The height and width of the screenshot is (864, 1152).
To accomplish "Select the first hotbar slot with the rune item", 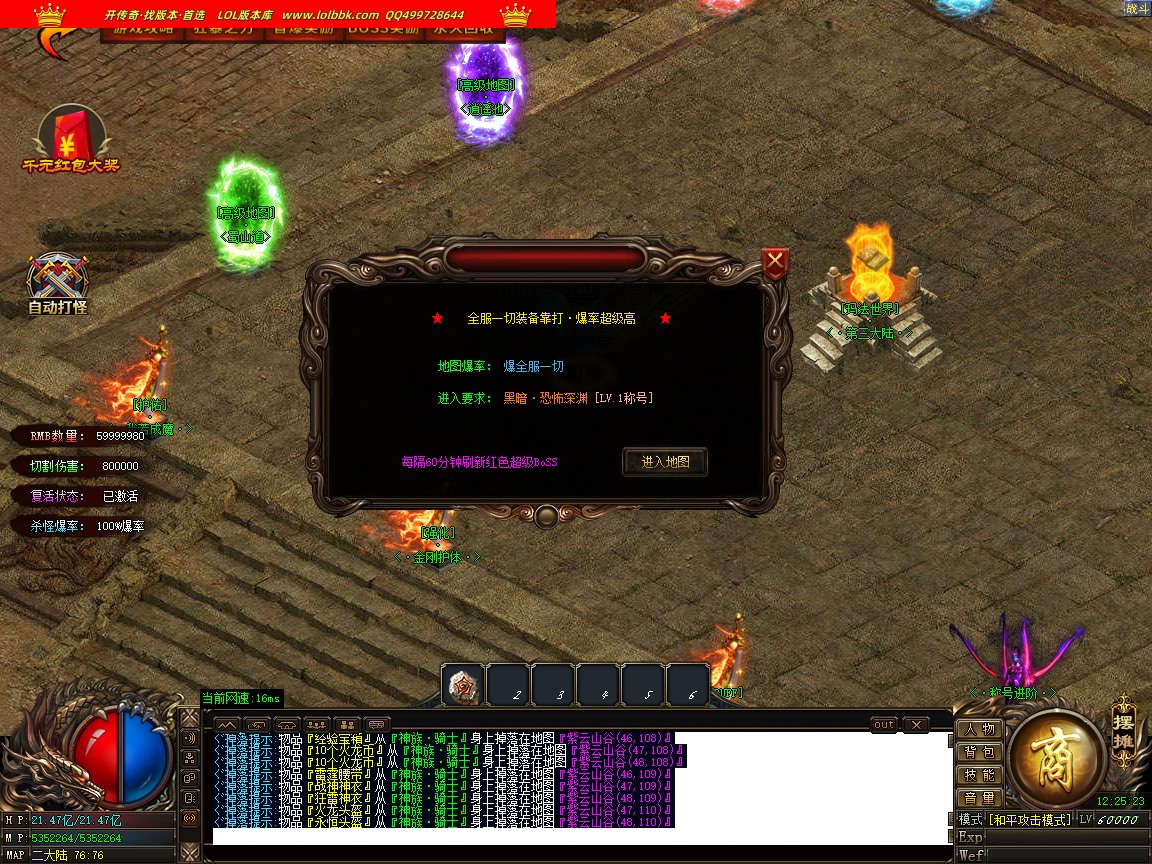I will click(464, 685).
